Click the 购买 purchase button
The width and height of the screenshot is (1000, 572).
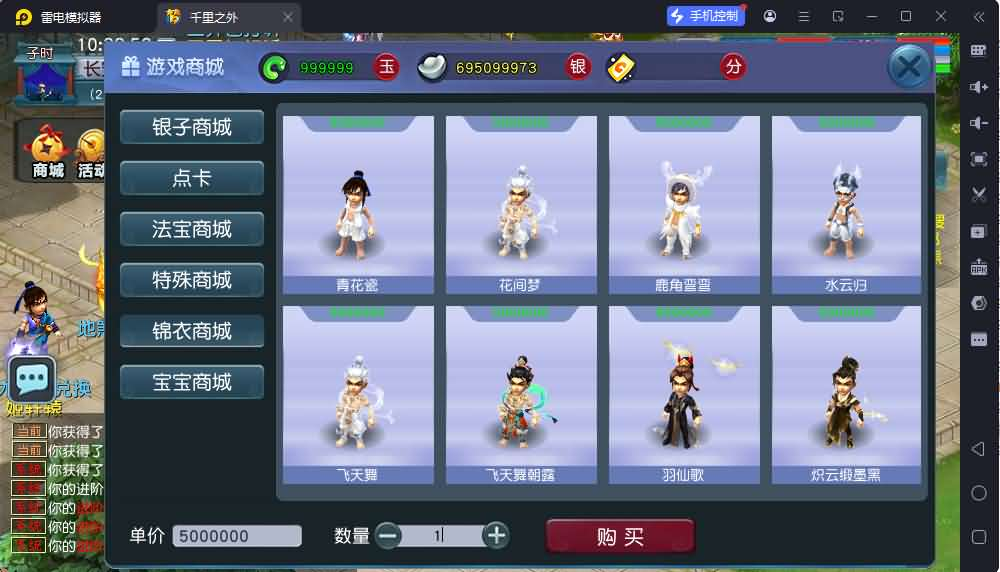(620, 536)
